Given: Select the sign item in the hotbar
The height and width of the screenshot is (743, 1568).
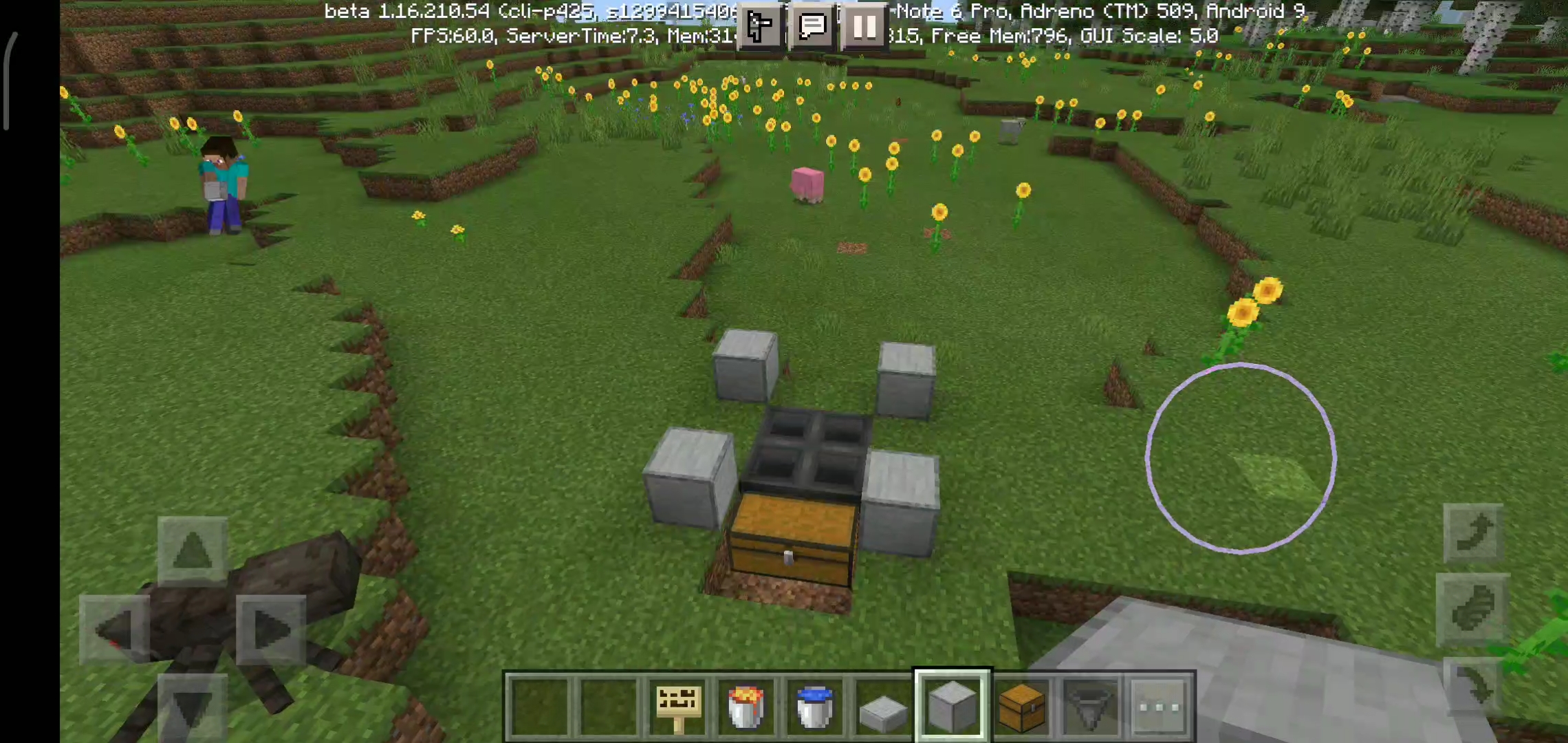Looking at the screenshot, I should click(677, 707).
